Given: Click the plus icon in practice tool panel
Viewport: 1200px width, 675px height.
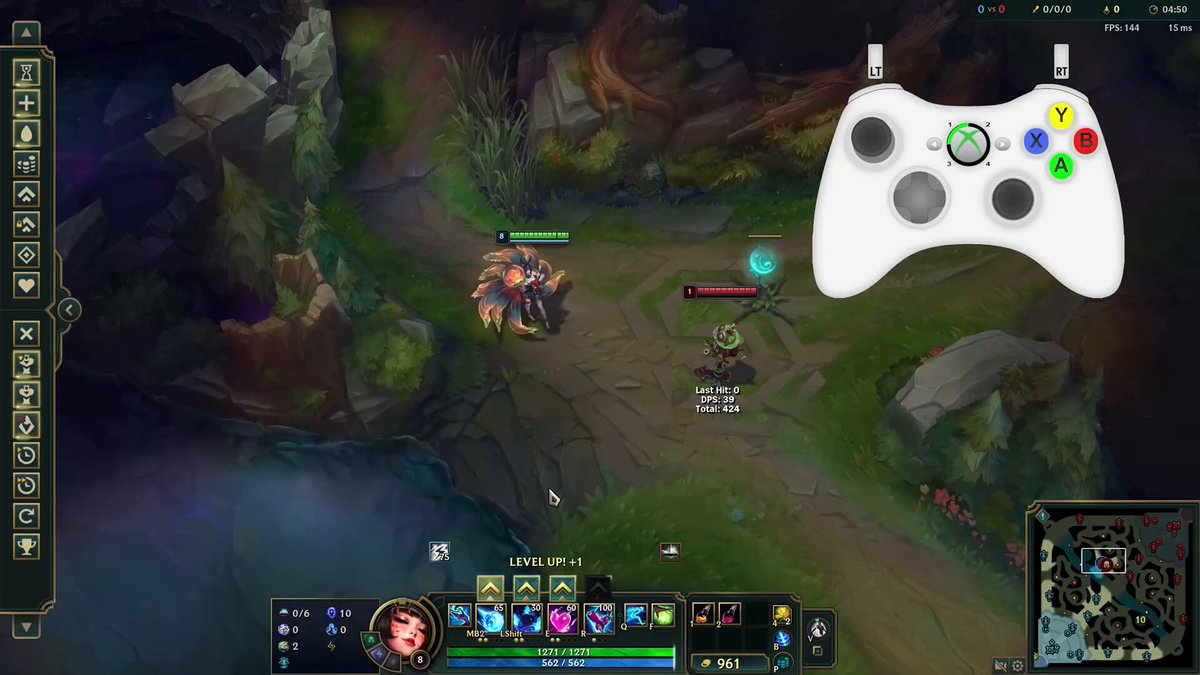Looking at the screenshot, I should [27, 102].
